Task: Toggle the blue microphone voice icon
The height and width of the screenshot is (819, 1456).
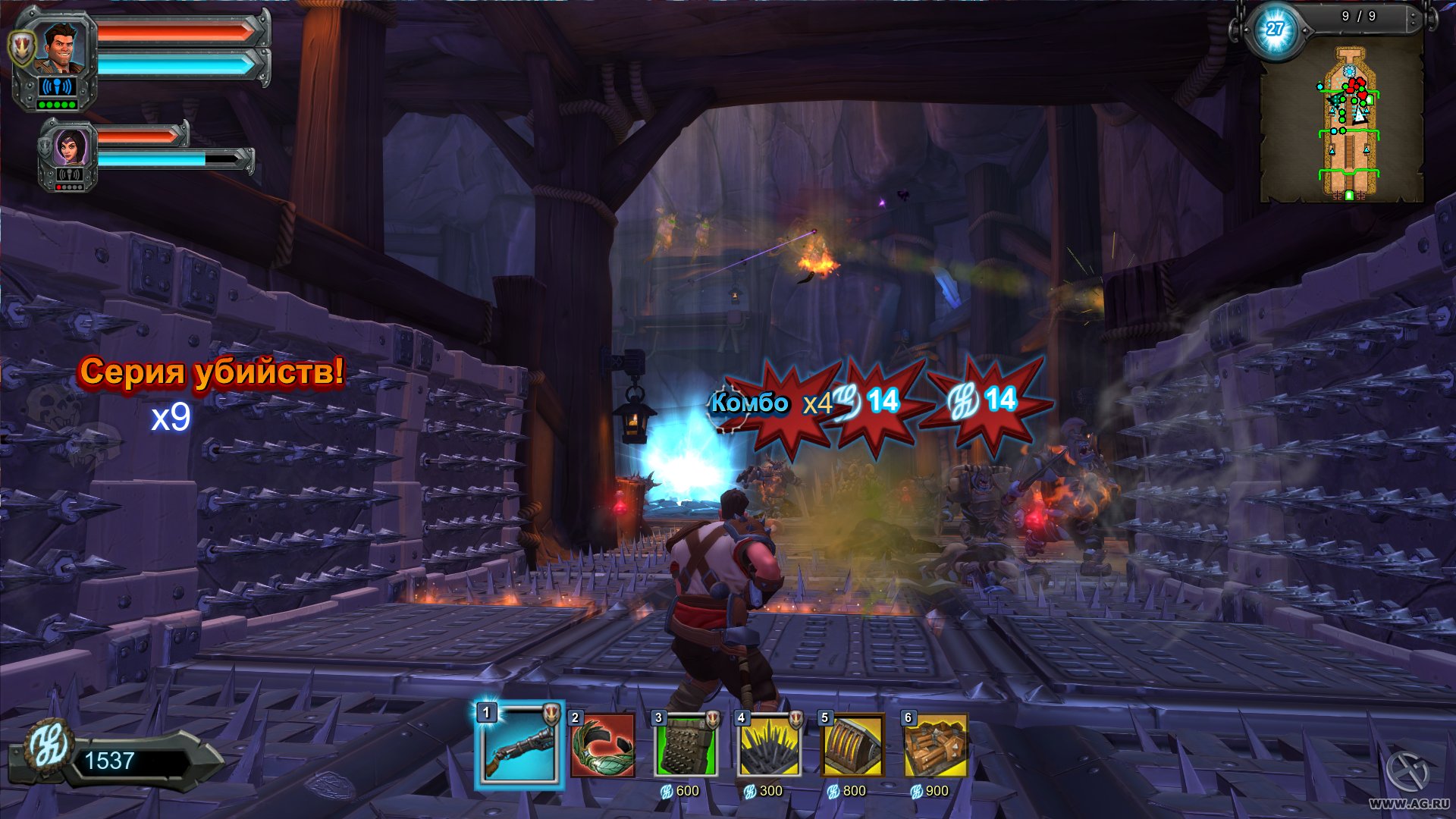Action: [56, 86]
